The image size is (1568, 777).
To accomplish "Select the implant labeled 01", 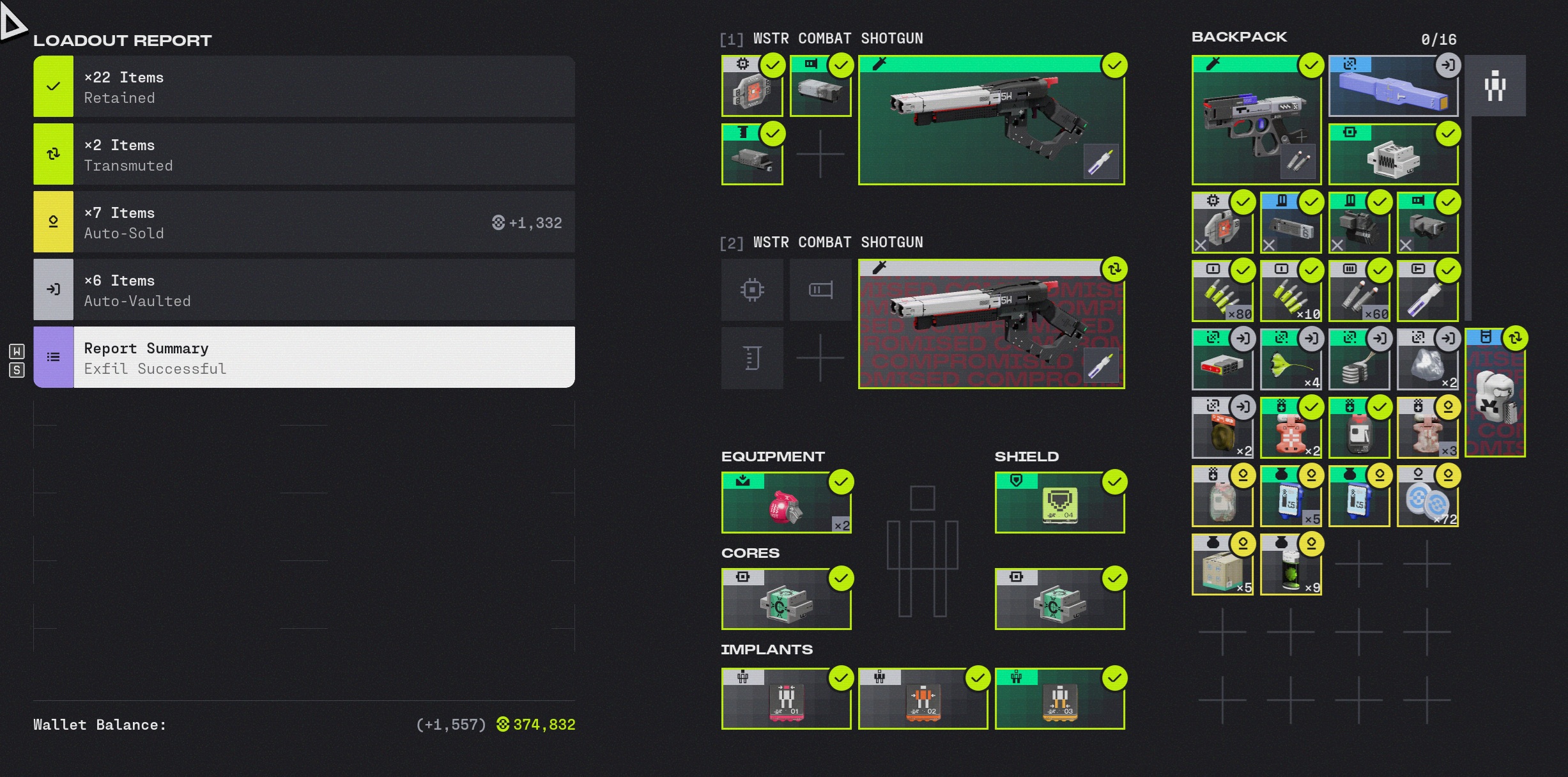I will pyautogui.click(x=786, y=699).
